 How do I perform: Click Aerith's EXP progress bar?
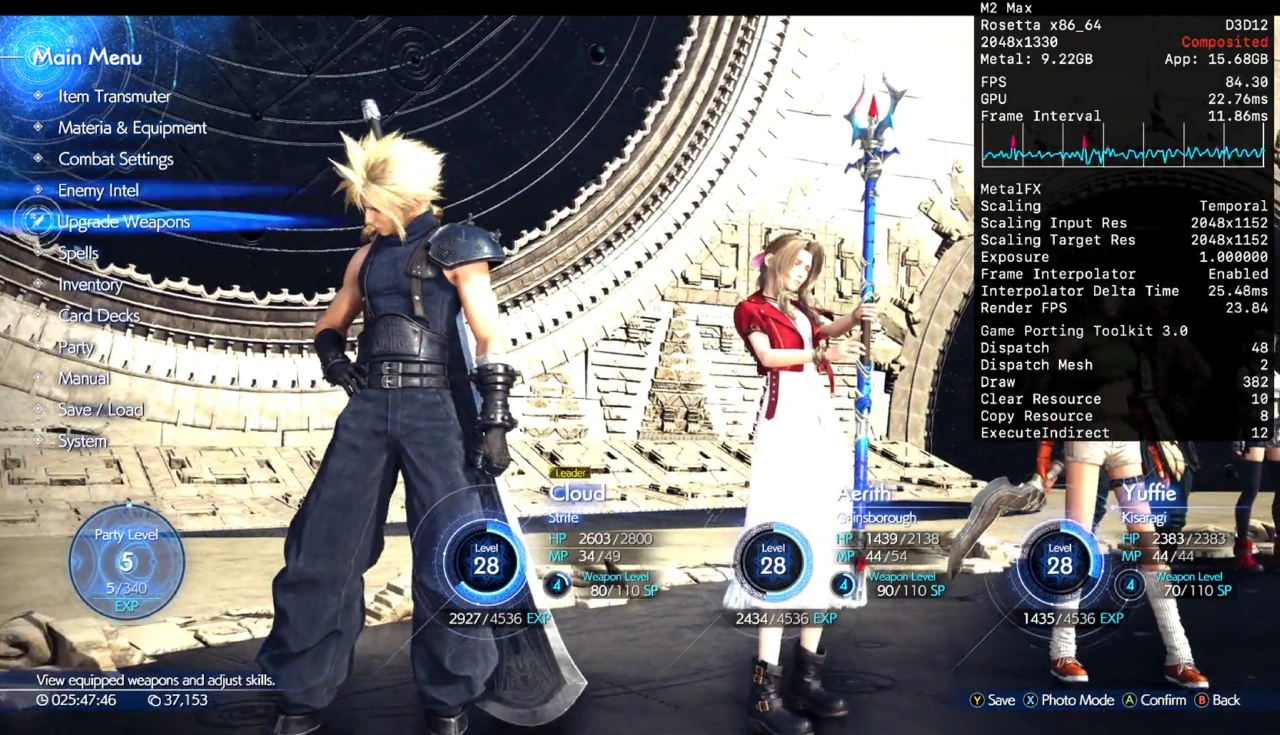[787, 618]
